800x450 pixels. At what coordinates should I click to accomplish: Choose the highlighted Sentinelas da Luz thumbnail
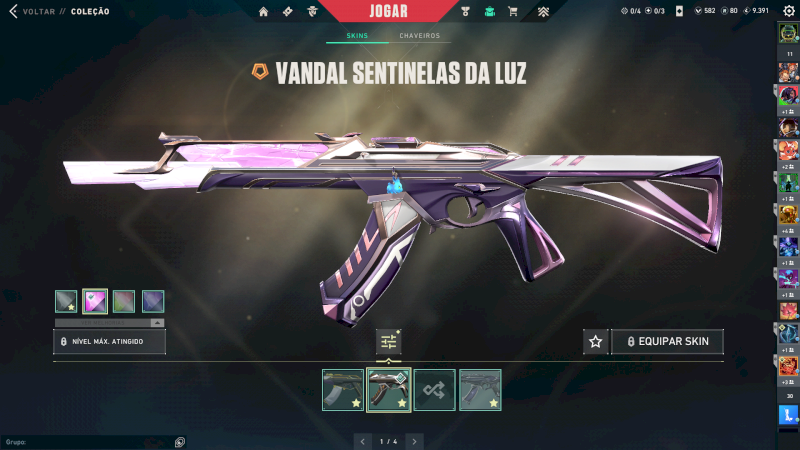pos(389,390)
